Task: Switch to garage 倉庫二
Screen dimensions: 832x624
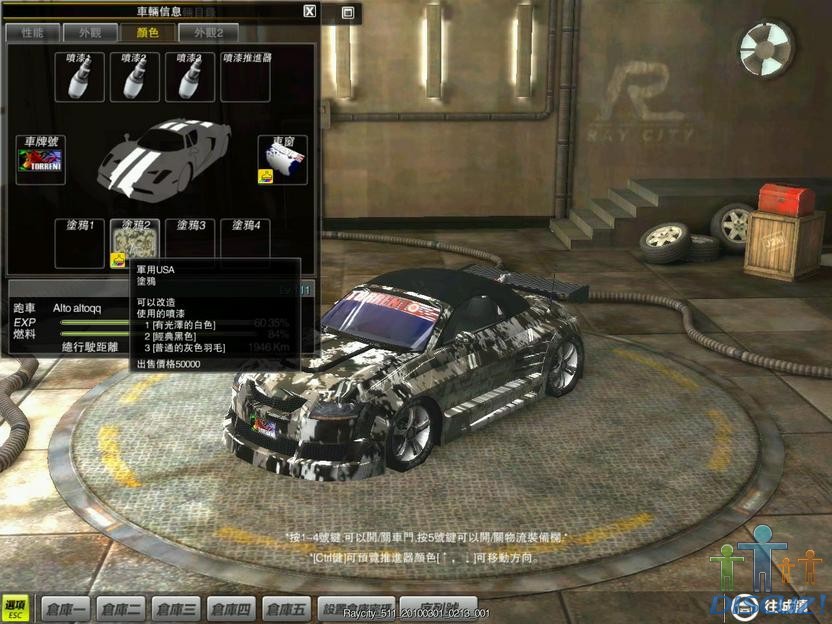Action: 121,608
